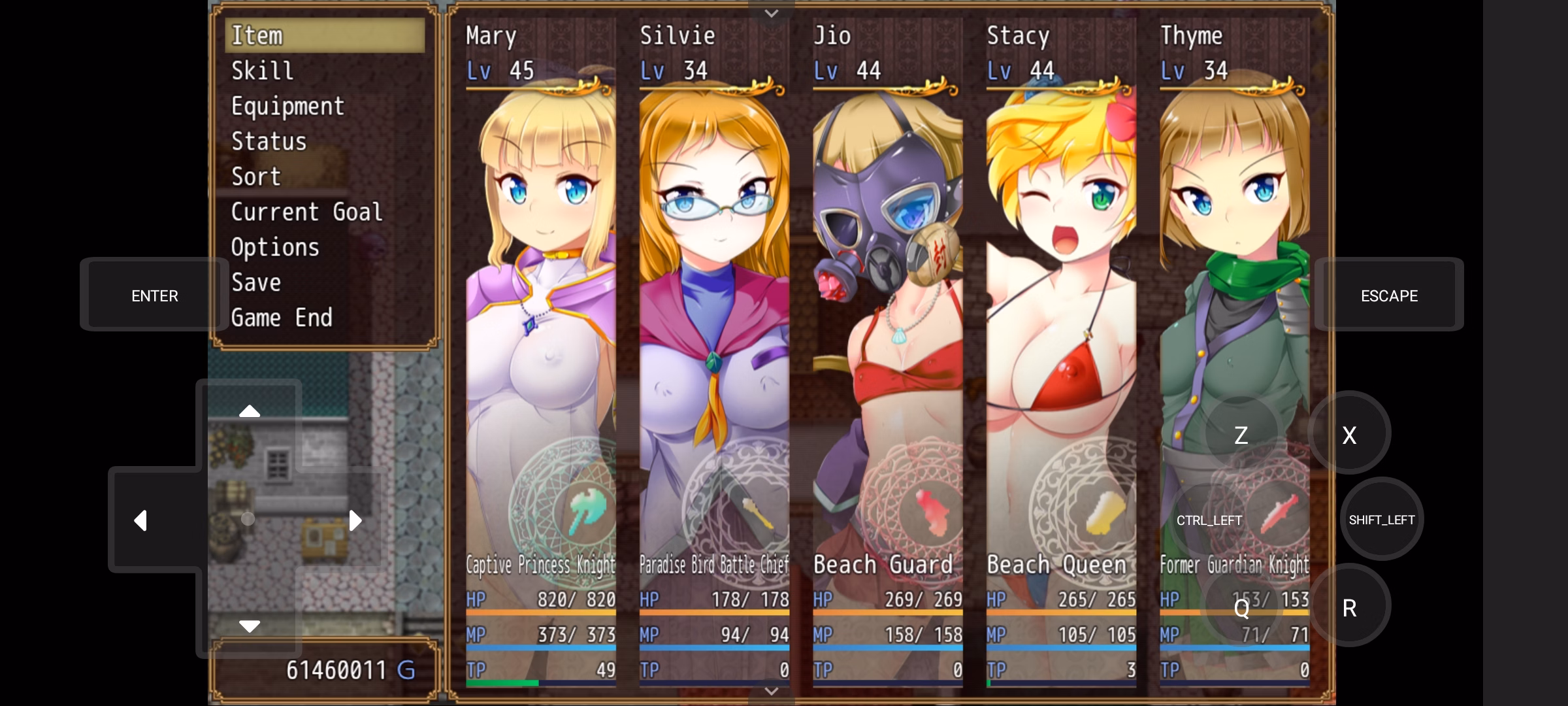Screen dimensions: 1568x706
Task: Tap the d-pad right arrow
Action: 355,520
